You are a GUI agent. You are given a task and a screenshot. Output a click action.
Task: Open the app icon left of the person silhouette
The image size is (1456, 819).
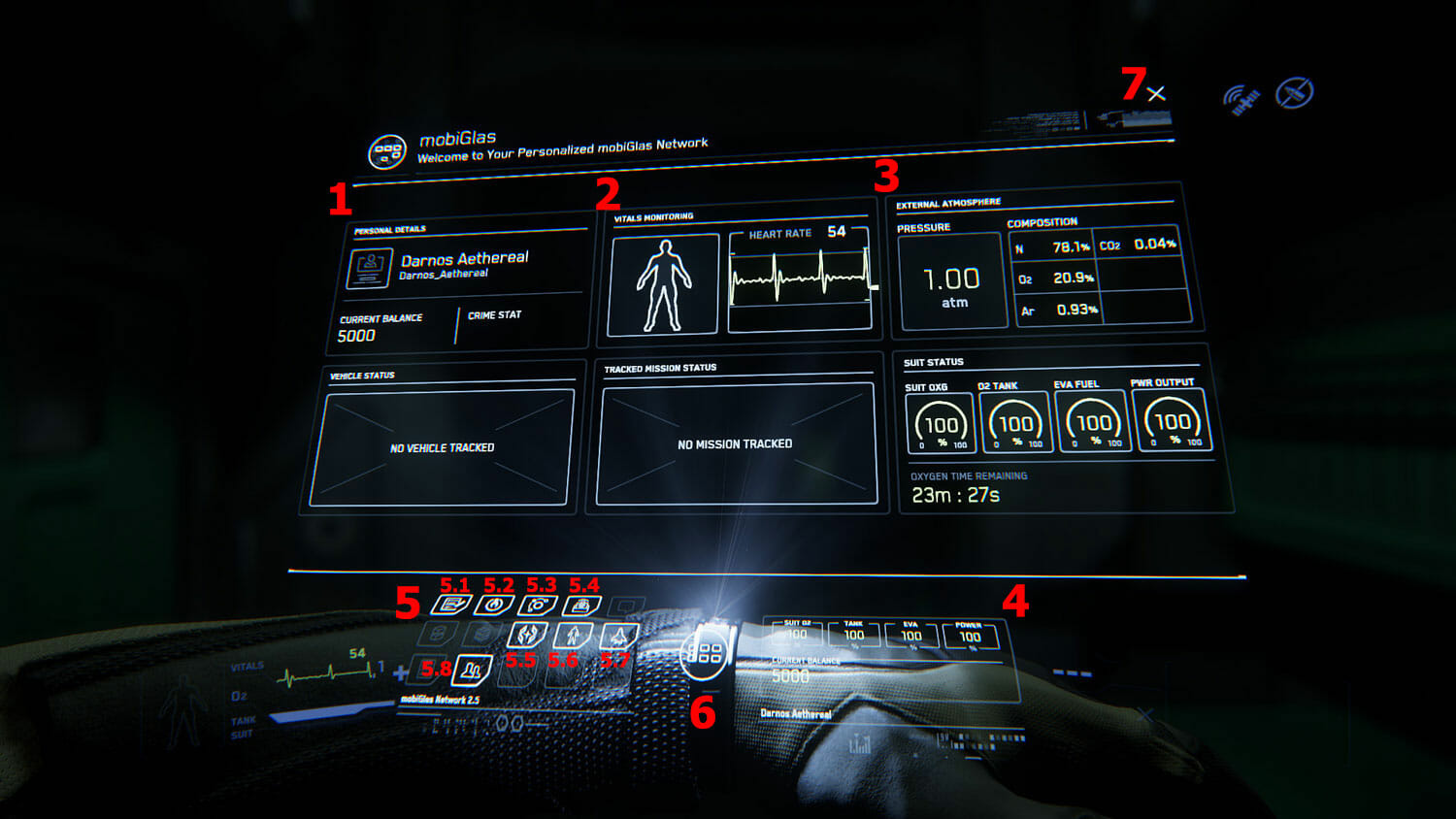click(x=527, y=636)
